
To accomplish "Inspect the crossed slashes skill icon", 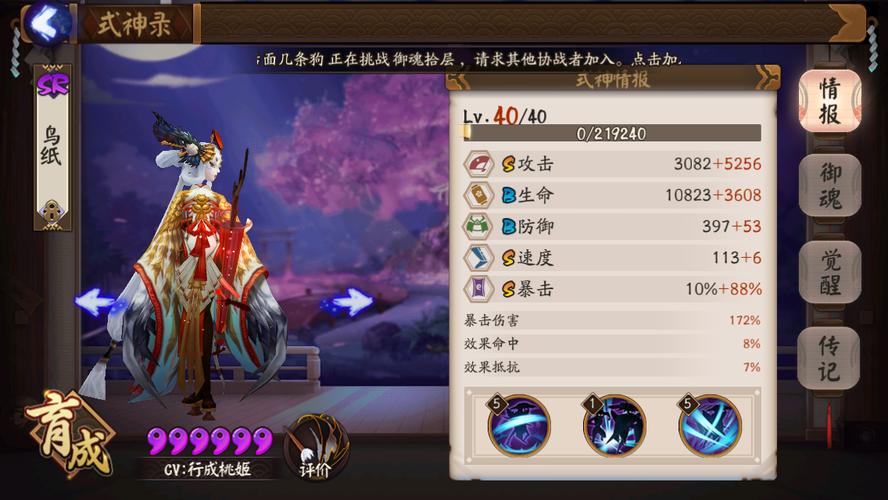I will pos(709,426).
